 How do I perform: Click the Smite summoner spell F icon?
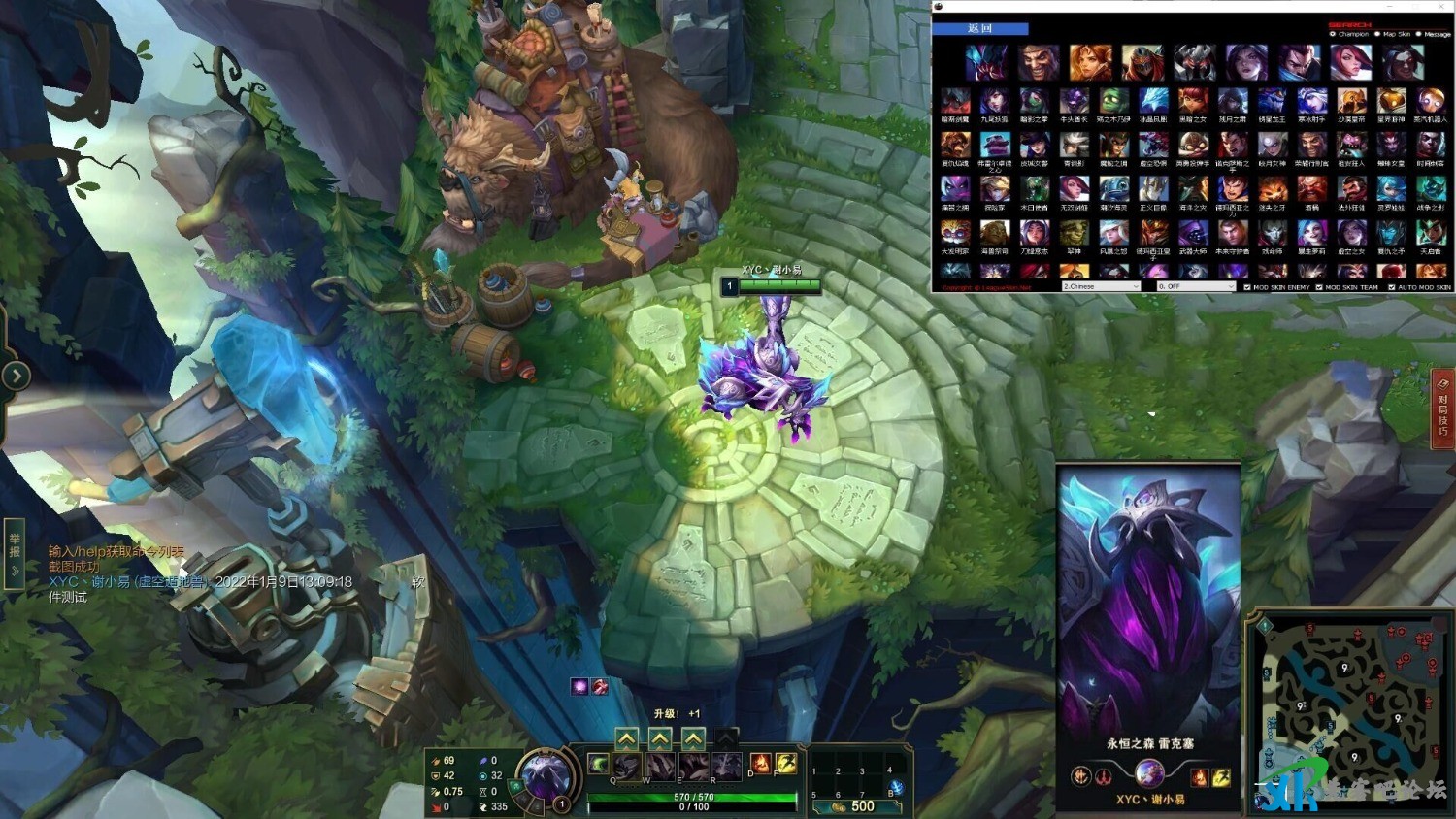click(x=786, y=764)
